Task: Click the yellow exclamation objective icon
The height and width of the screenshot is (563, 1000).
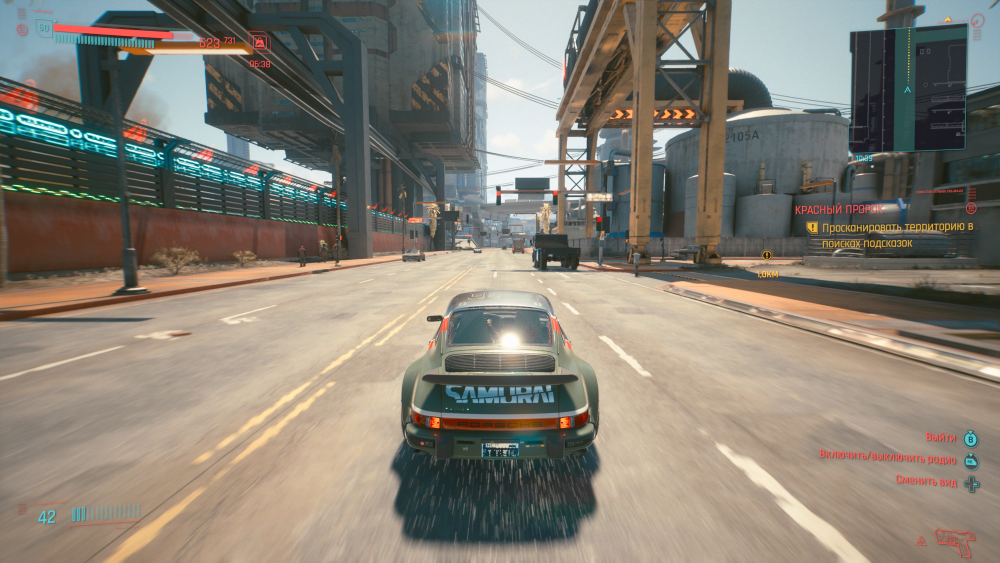Action: coord(813,228)
